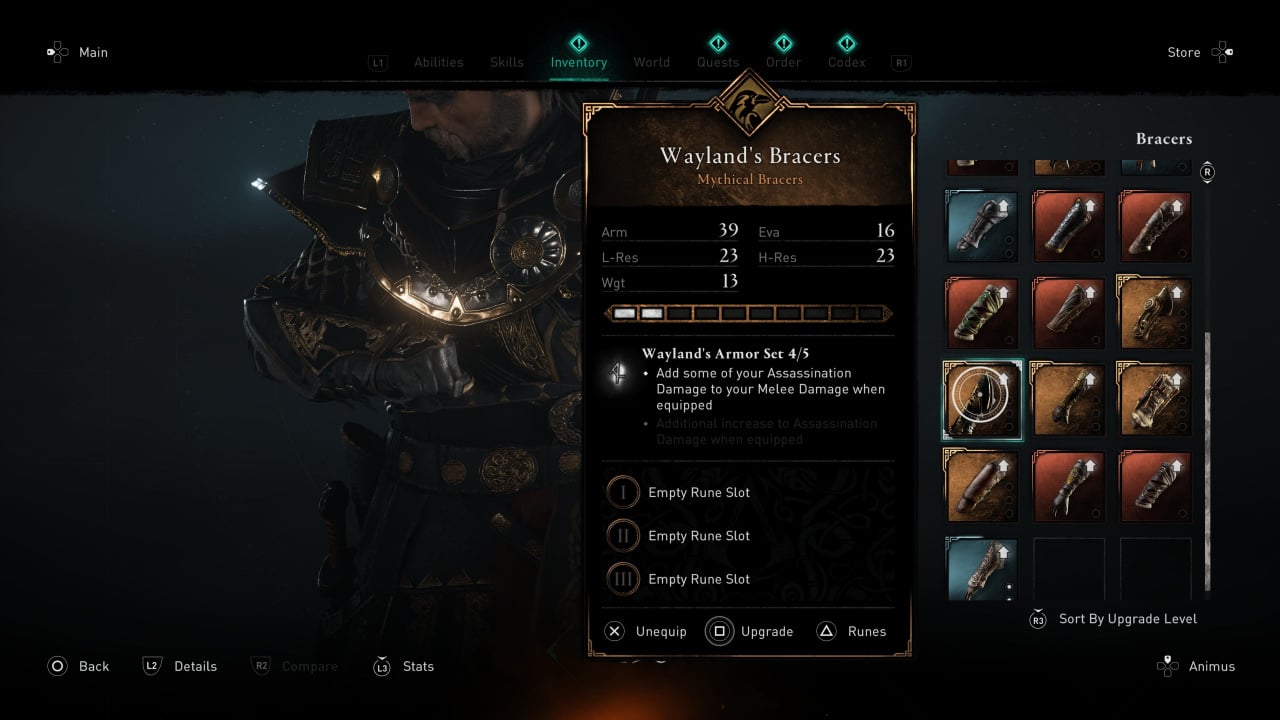Unequip Wayland's Bracers

pyautogui.click(x=647, y=631)
